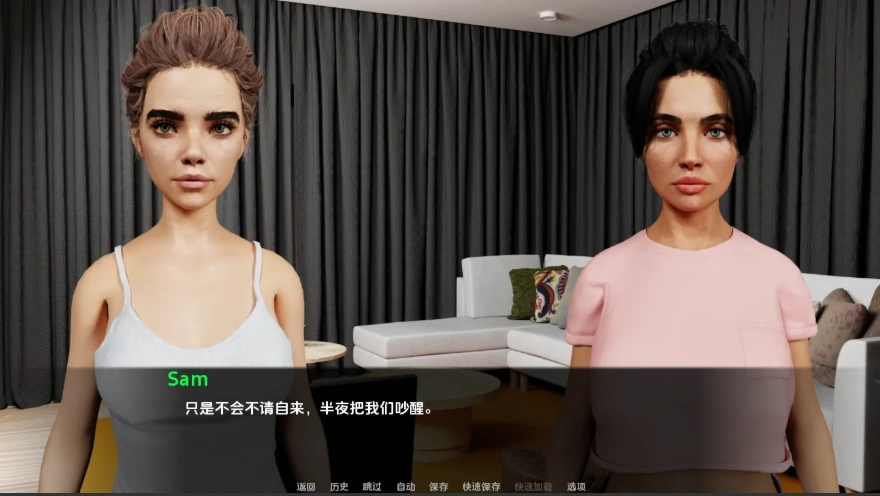
Task: Choose 快速保存 (Quick Save)
Action: pyautogui.click(x=481, y=487)
